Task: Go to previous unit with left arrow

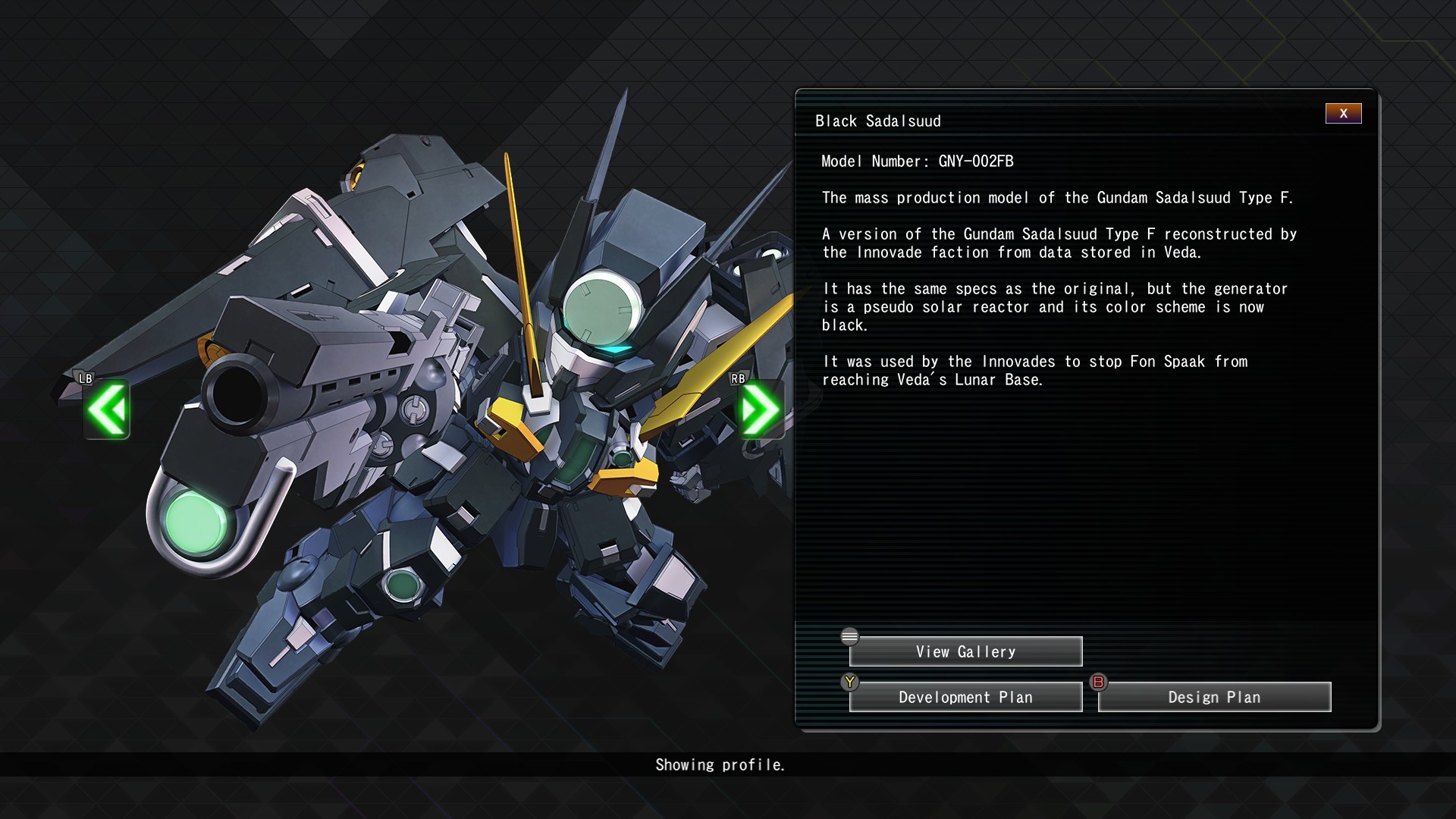Action: pos(107,409)
